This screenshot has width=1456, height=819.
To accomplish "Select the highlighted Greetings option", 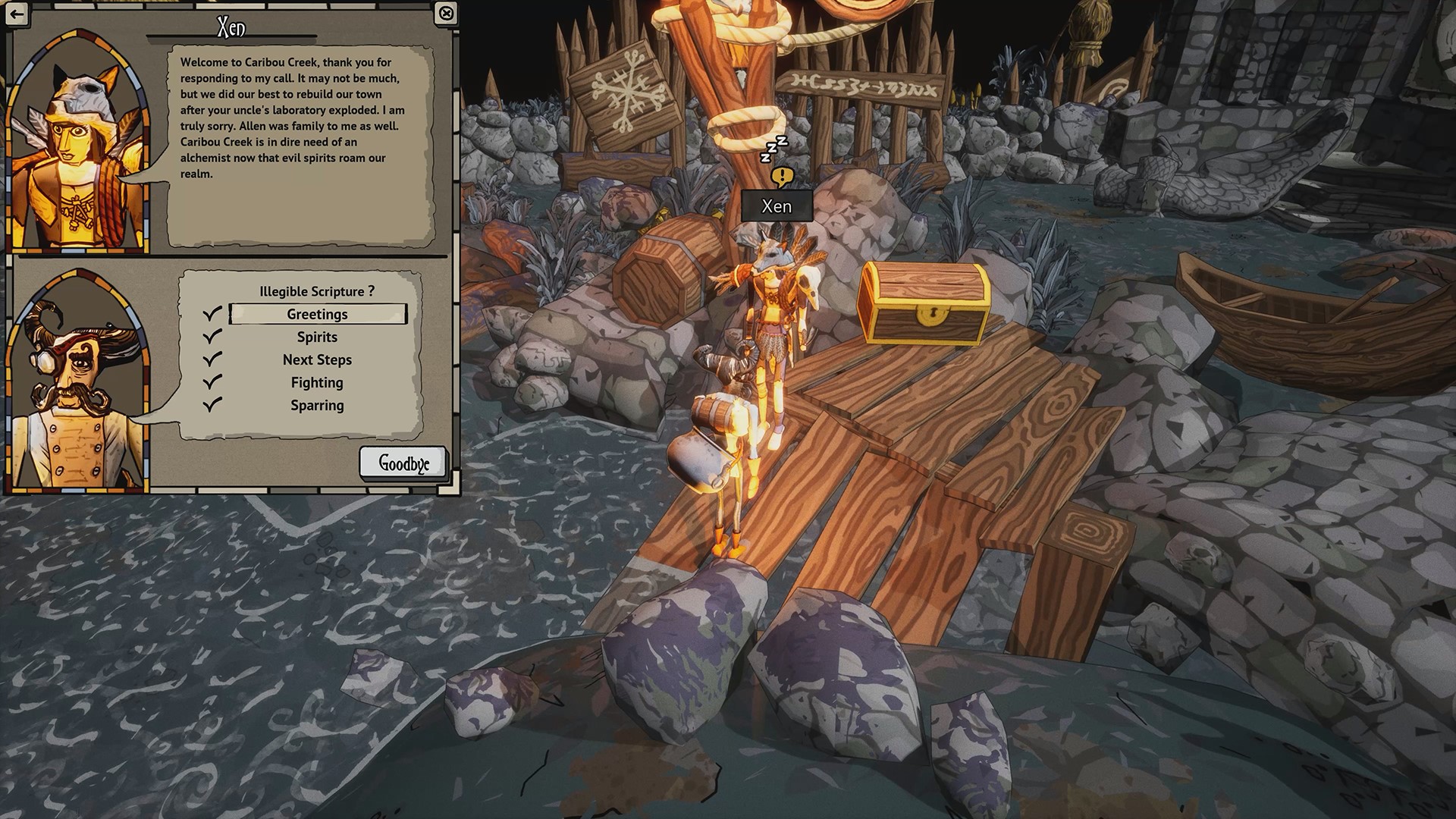I will pos(317,314).
